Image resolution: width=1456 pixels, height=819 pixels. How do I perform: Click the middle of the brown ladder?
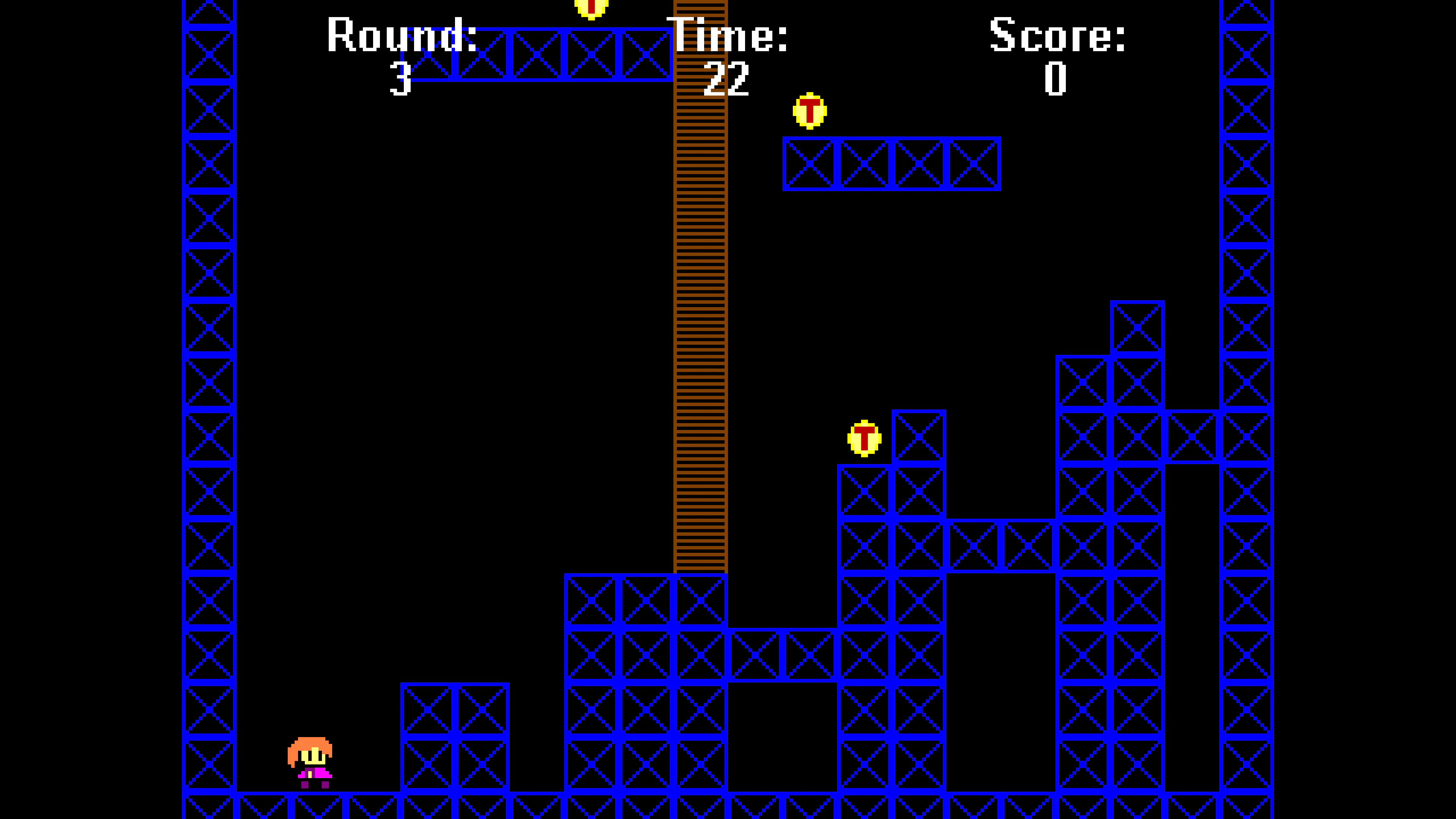701,282
